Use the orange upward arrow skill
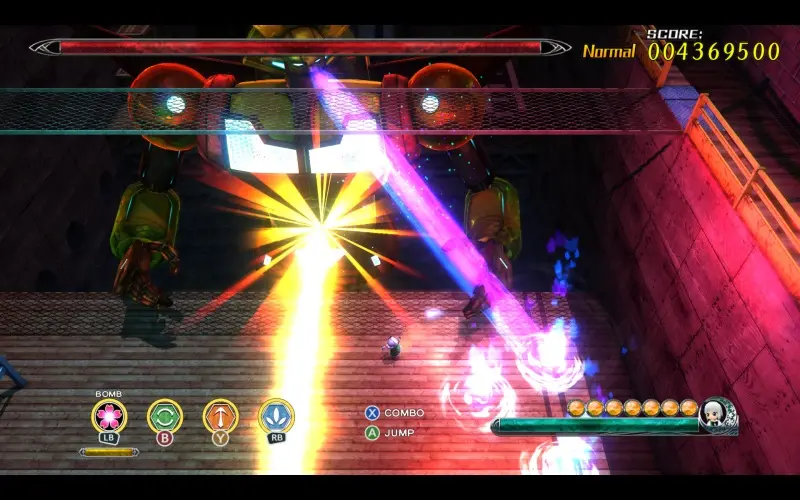 (220, 416)
